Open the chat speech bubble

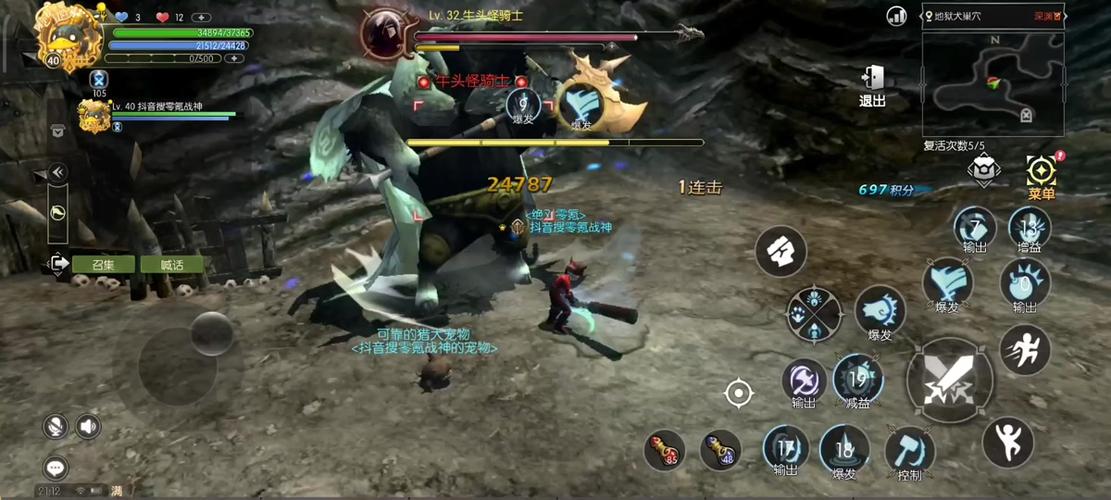(x=56, y=467)
